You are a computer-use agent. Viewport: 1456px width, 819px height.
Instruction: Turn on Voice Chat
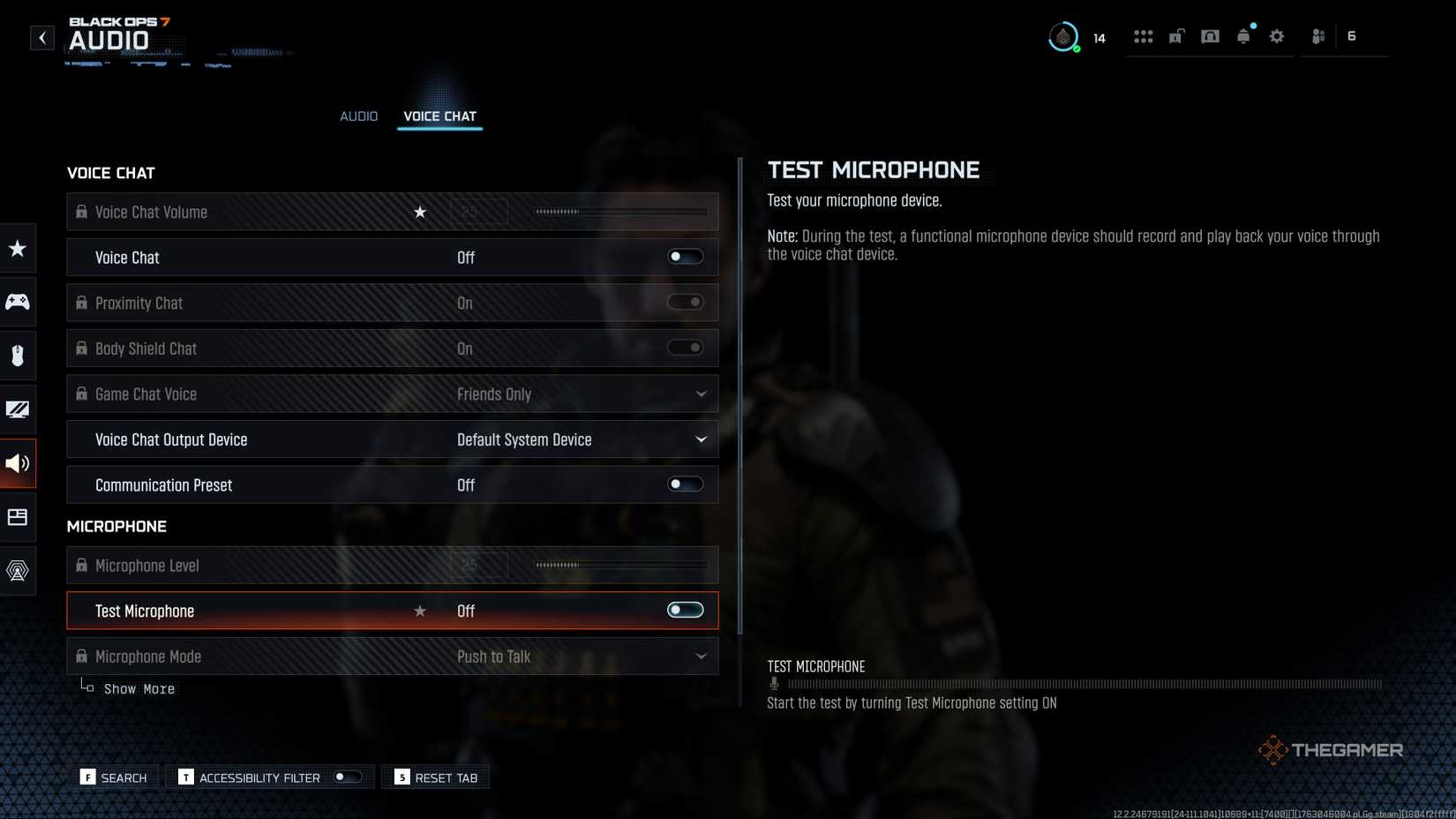(685, 257)
